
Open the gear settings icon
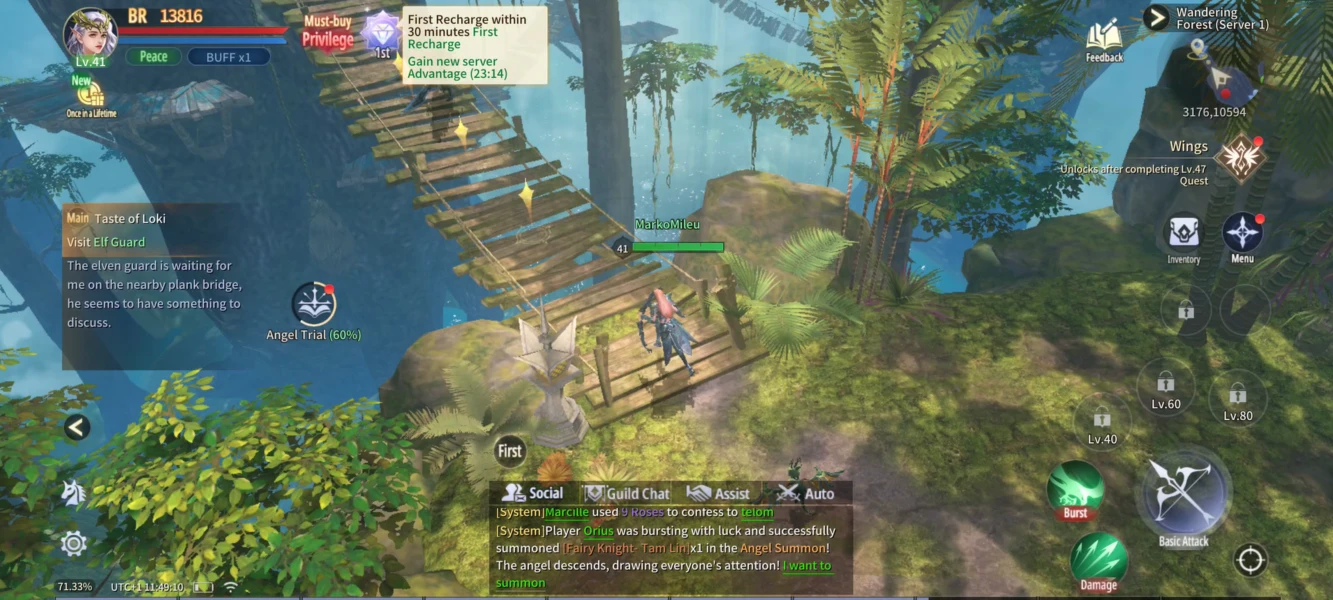click(x=74, y=543)
